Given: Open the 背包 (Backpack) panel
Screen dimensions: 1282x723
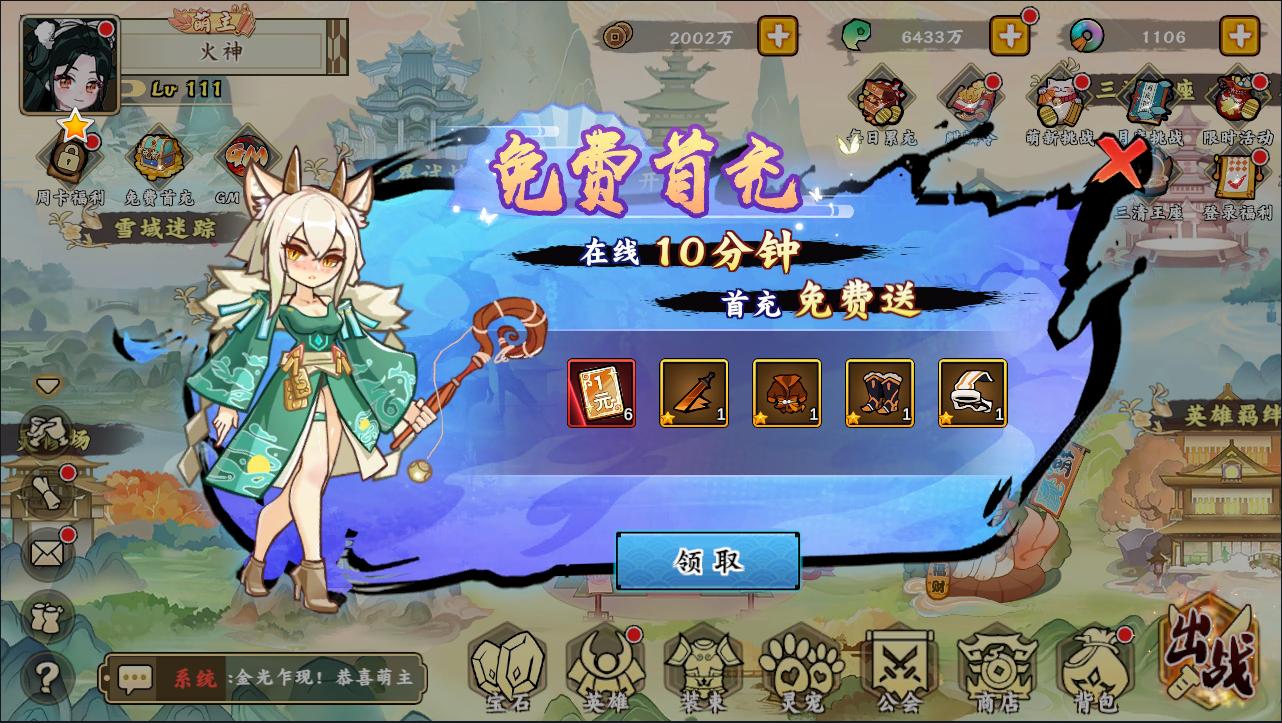Looking at the screenshot, I should click(1093, 670).
